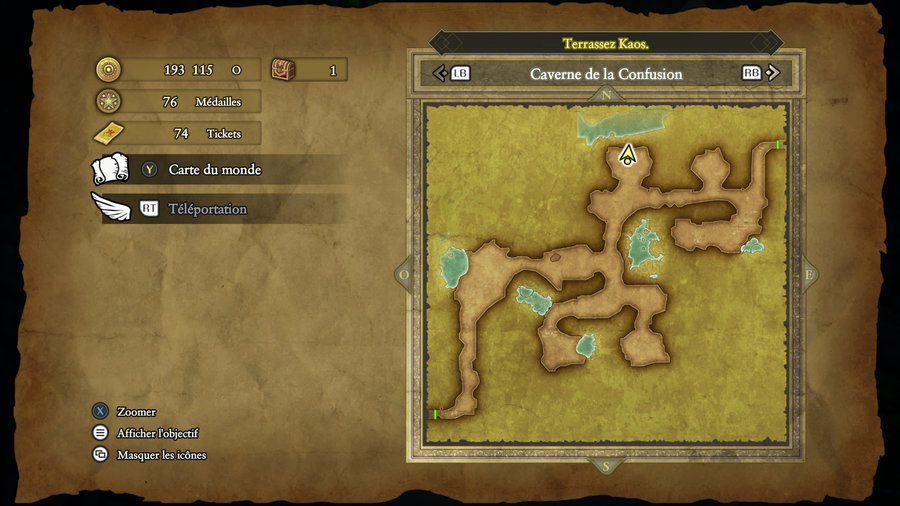Click the Caverne de la Confusion map
This screenshot has height=506, width=900.
(606, 280)
